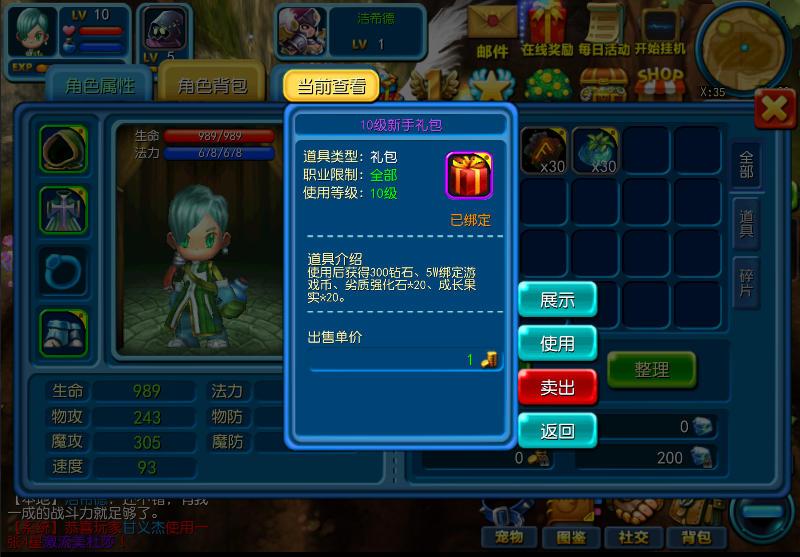Sell the item with 卖出 button

(557, 387)
